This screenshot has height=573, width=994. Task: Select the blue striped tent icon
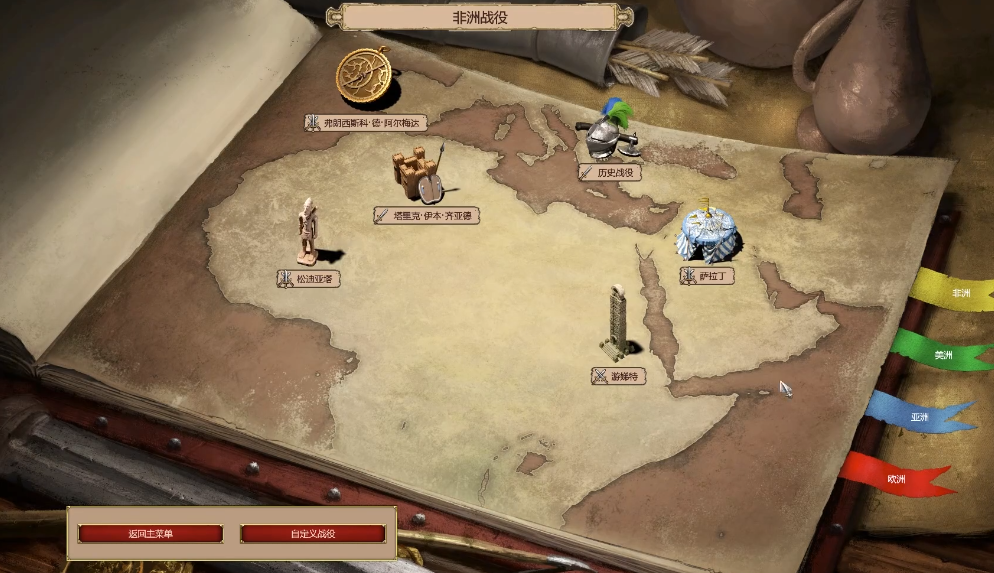(708, 234)
